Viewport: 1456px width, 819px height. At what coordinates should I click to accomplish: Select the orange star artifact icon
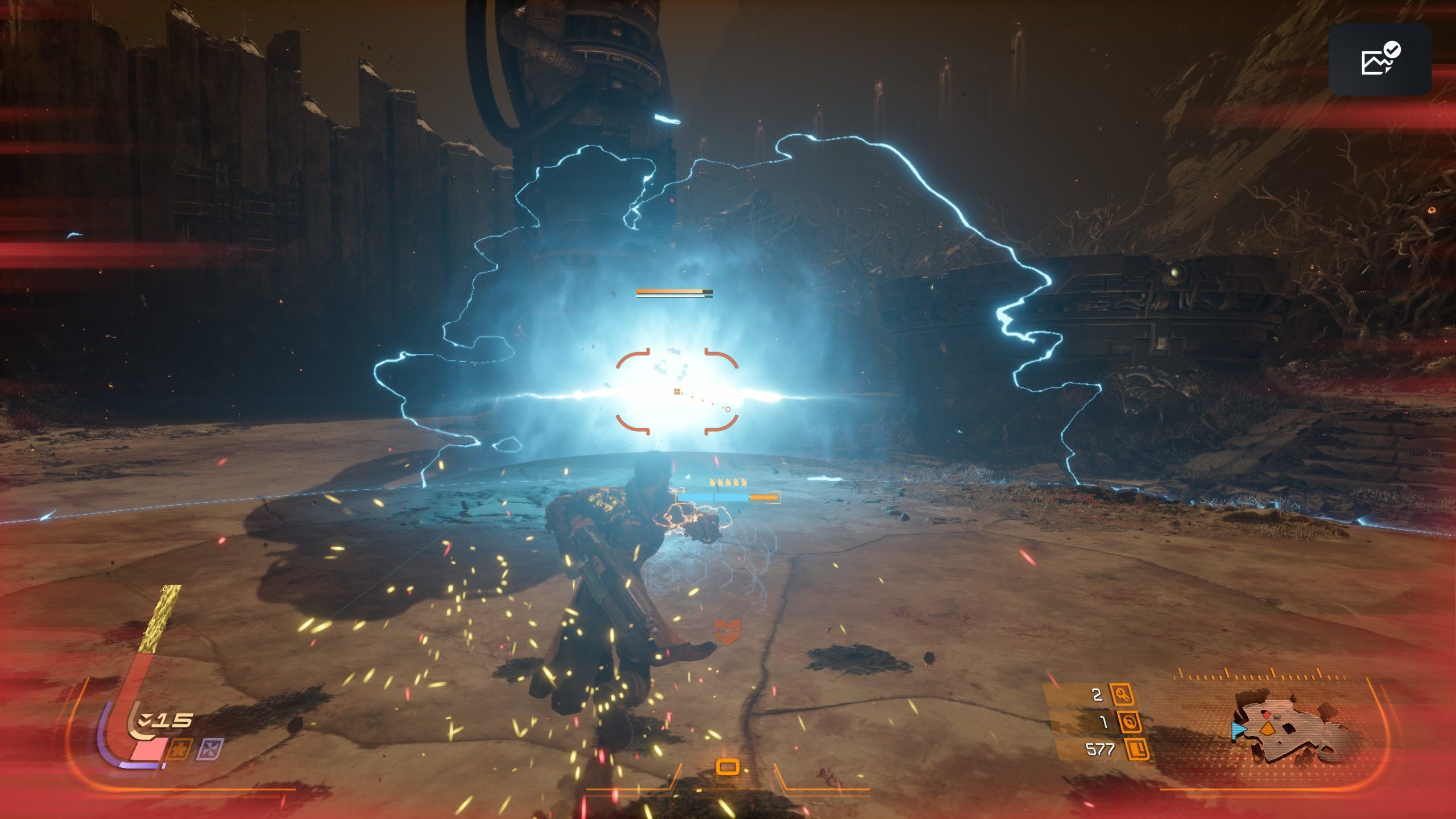[x=178, y=749]
